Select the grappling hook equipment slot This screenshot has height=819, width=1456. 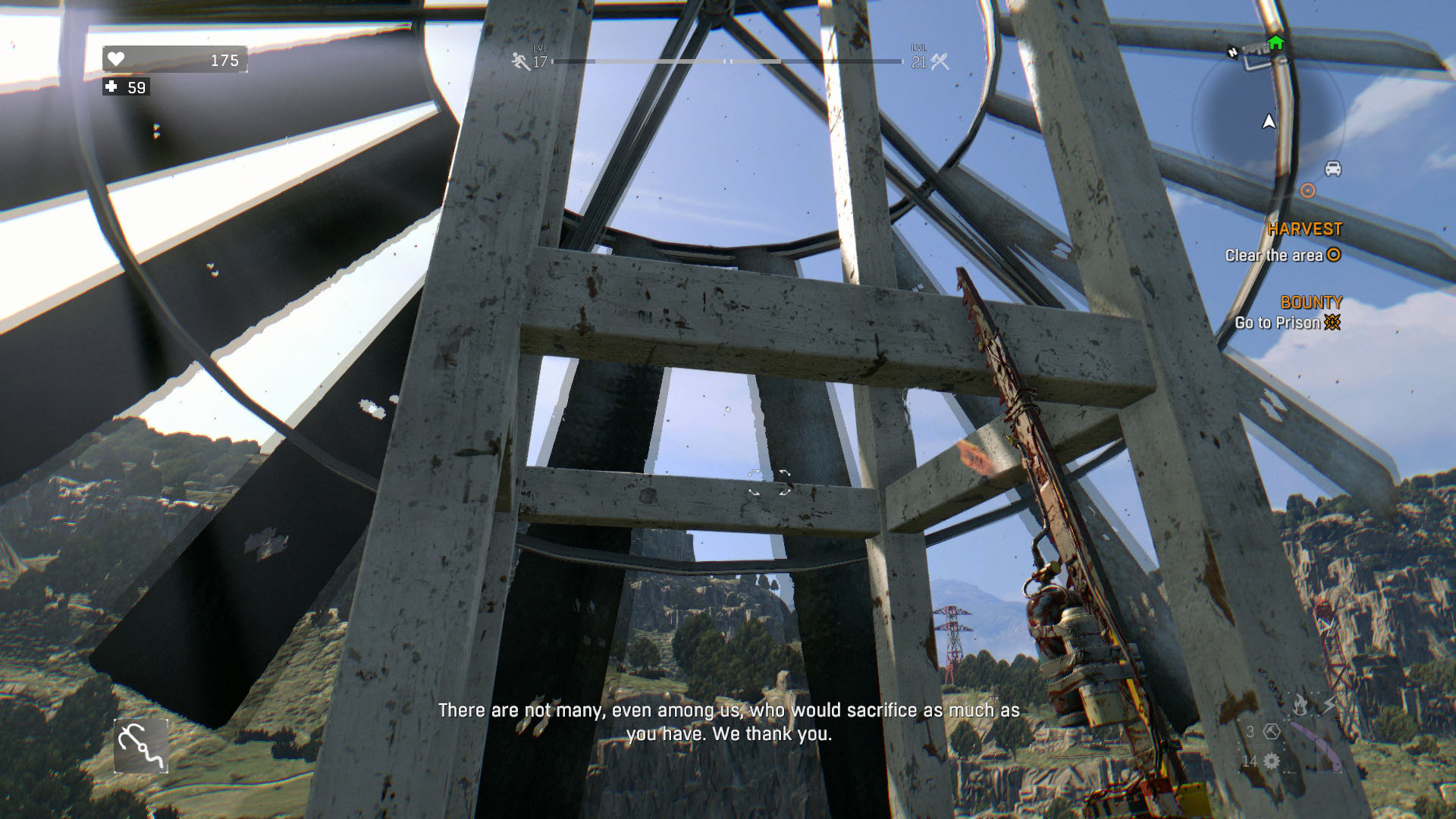click(141, 746)
